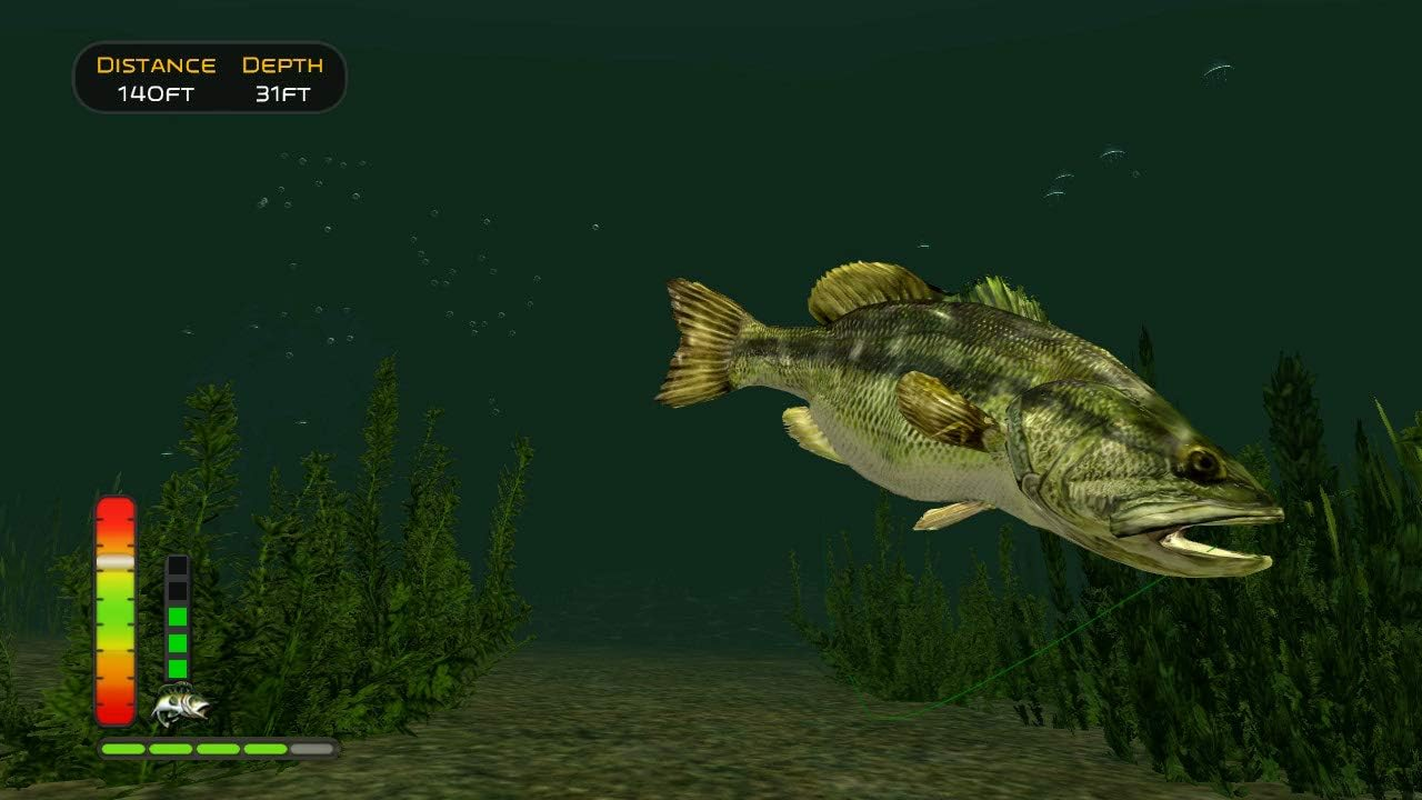Click the white marker on the tension gauge
Screen dimensions: 1422x800
(x=117, y=562)
